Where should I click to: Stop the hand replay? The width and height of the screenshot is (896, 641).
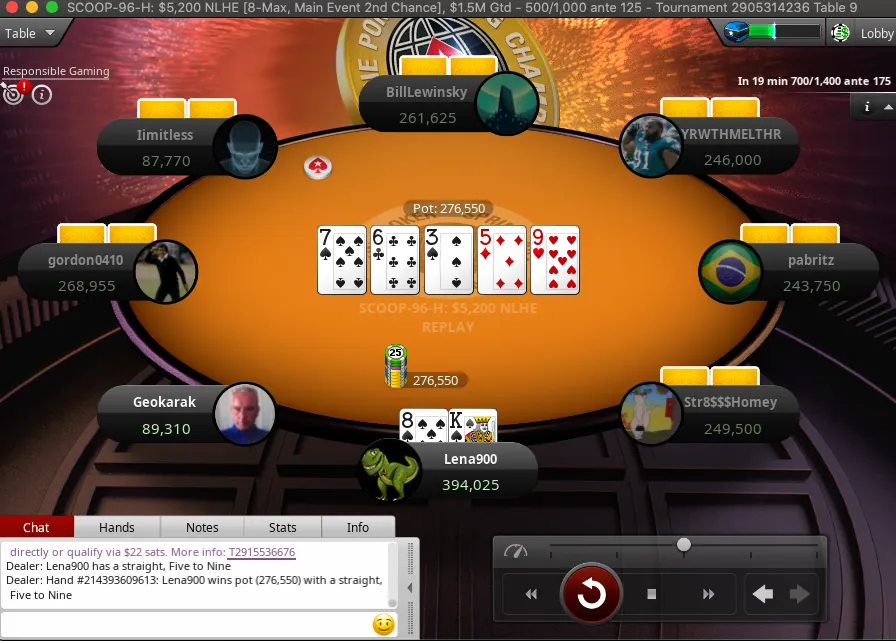[651, 594]
